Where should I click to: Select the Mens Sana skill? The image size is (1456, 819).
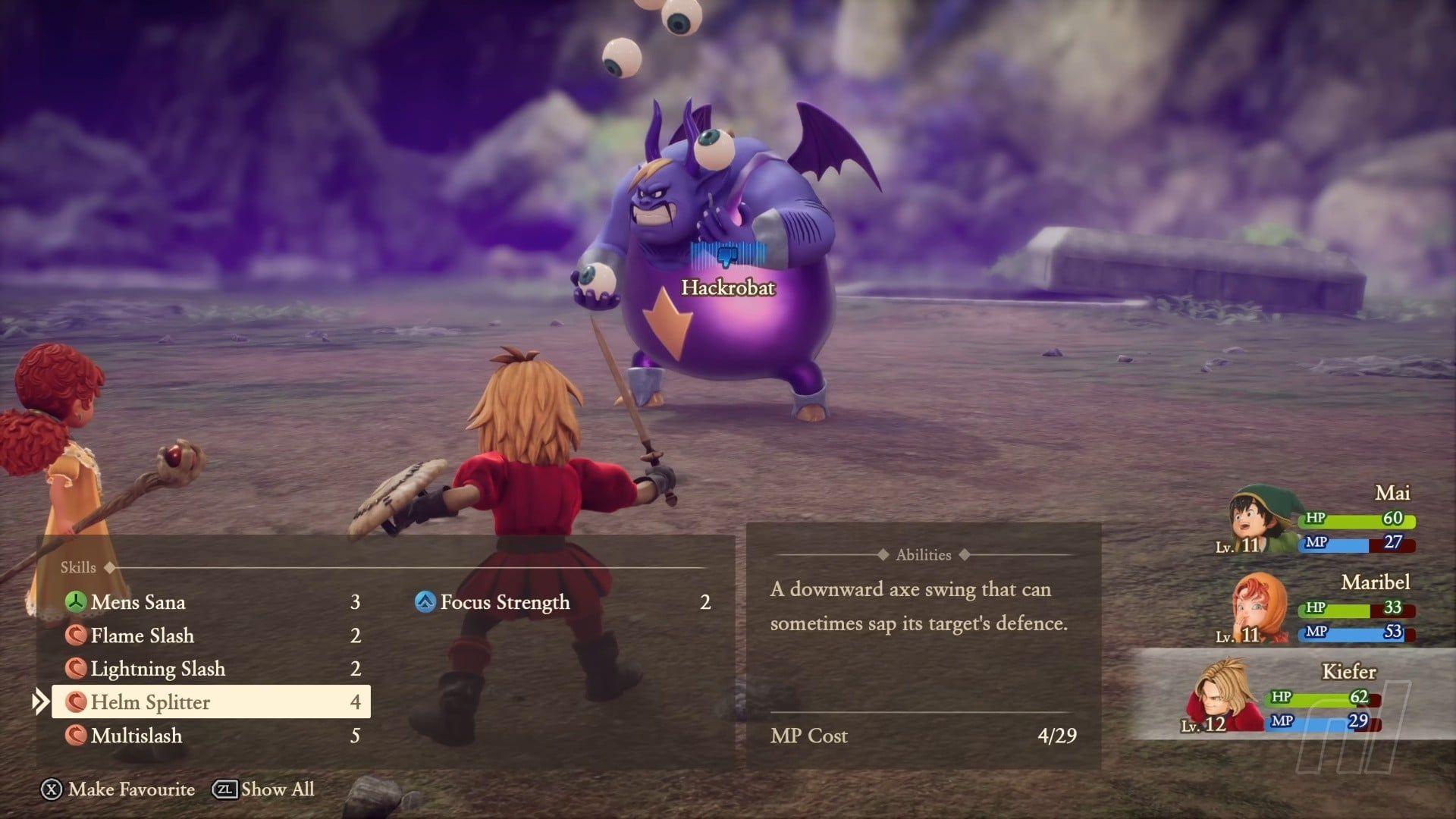(138, 602)
